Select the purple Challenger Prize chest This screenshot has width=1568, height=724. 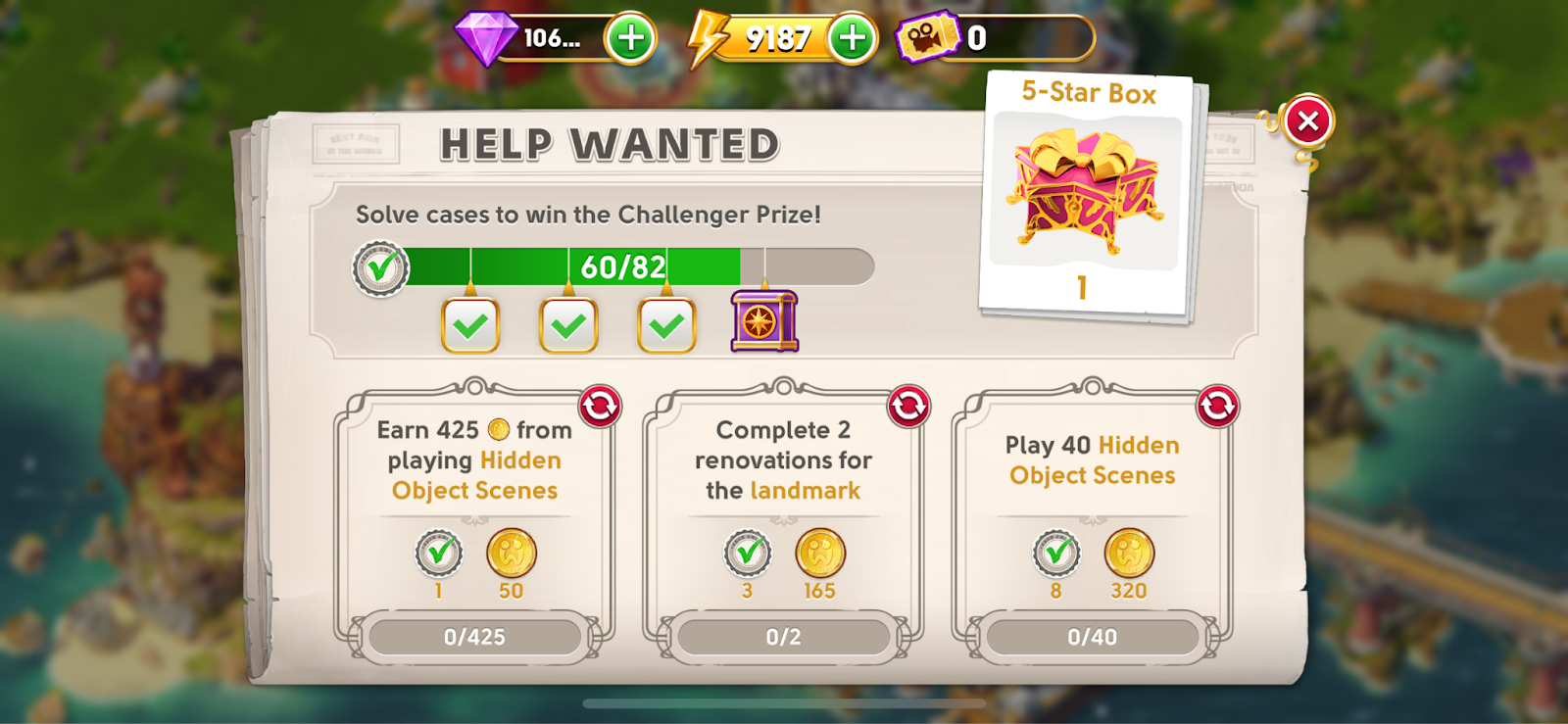tap(764, 322)
